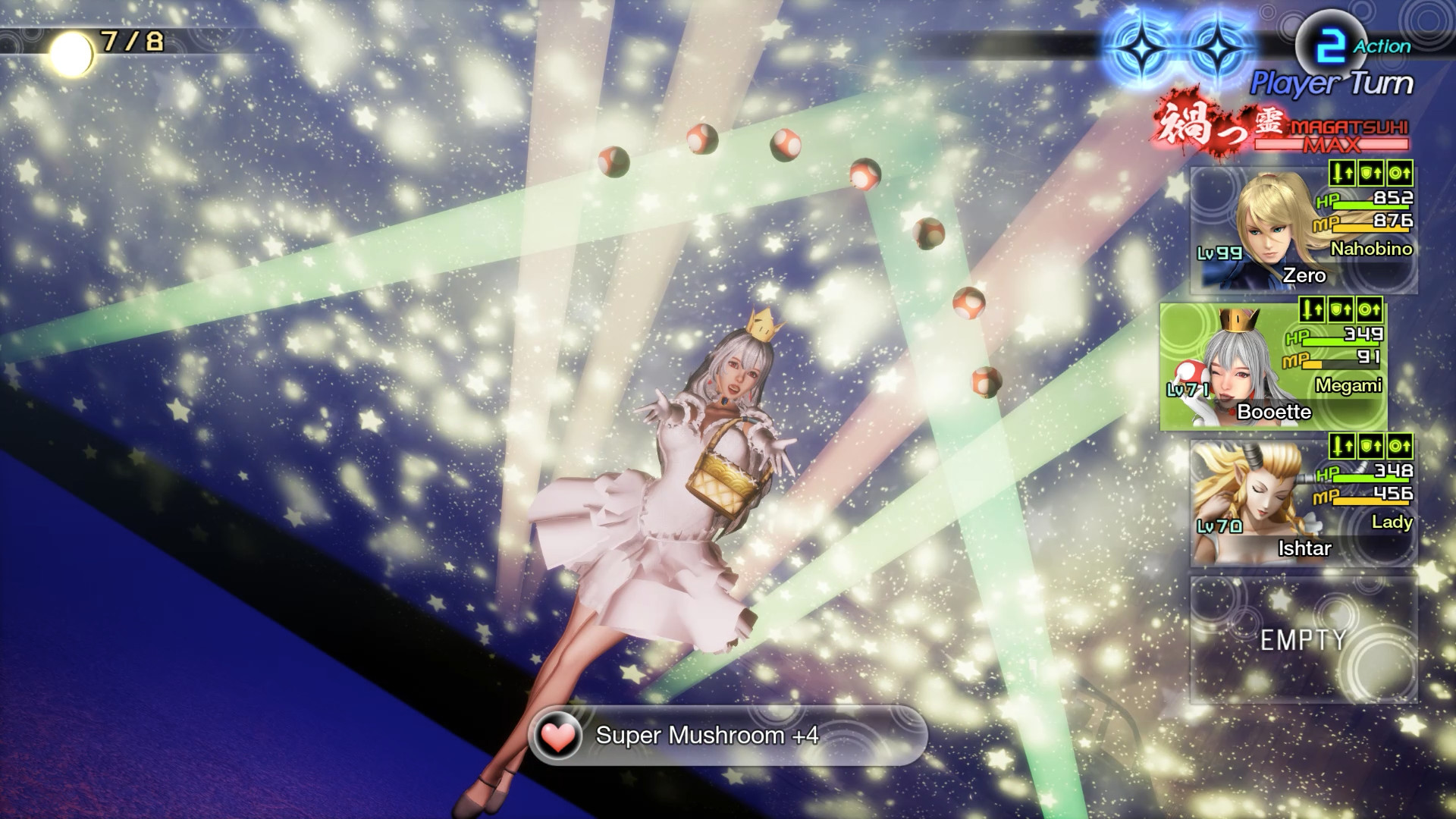Select the attack-up sword buff icon on Zero's card
Screen dimensions: 1456x819
pos(1343,173)
